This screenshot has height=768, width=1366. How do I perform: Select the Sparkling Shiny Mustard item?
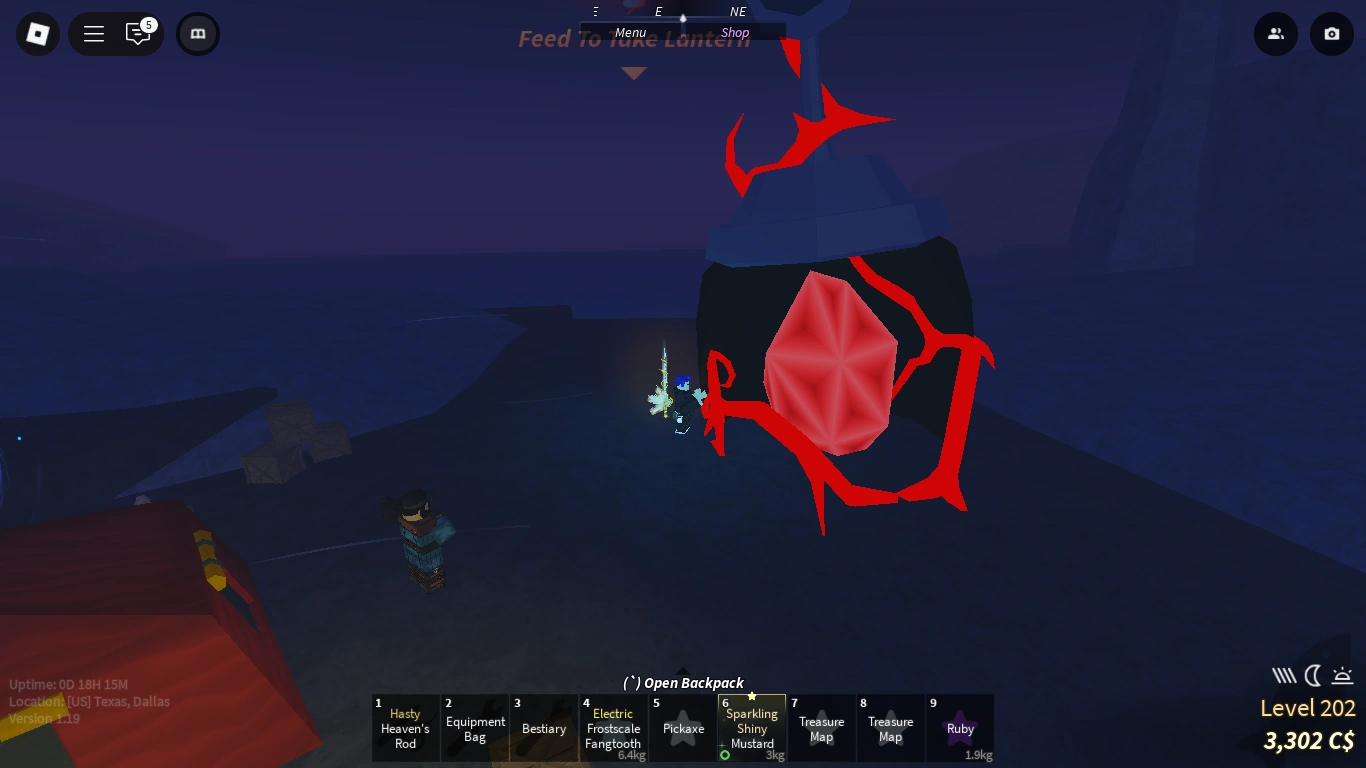pyautogui.click(x=751, y=728)
